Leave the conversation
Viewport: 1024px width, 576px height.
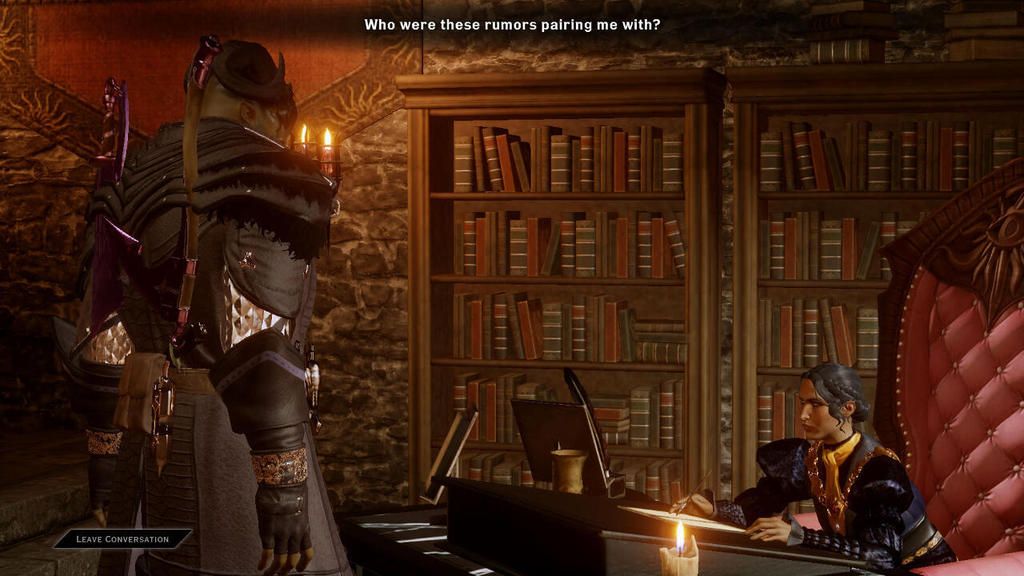point(122,539)
